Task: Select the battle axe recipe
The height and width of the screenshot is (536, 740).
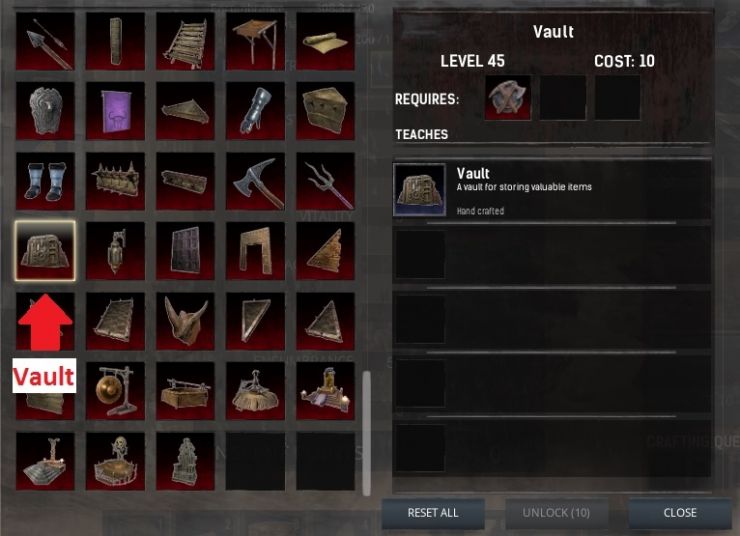Action: click(x=255, y=181)
